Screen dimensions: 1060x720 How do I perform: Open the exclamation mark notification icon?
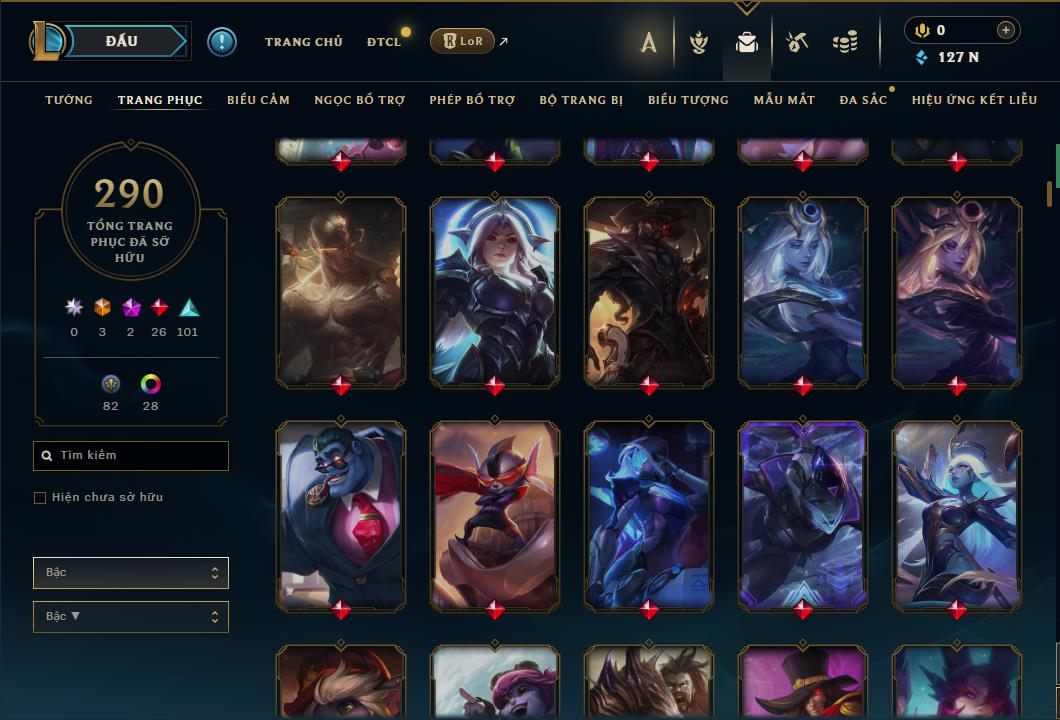tap(222, 42)
